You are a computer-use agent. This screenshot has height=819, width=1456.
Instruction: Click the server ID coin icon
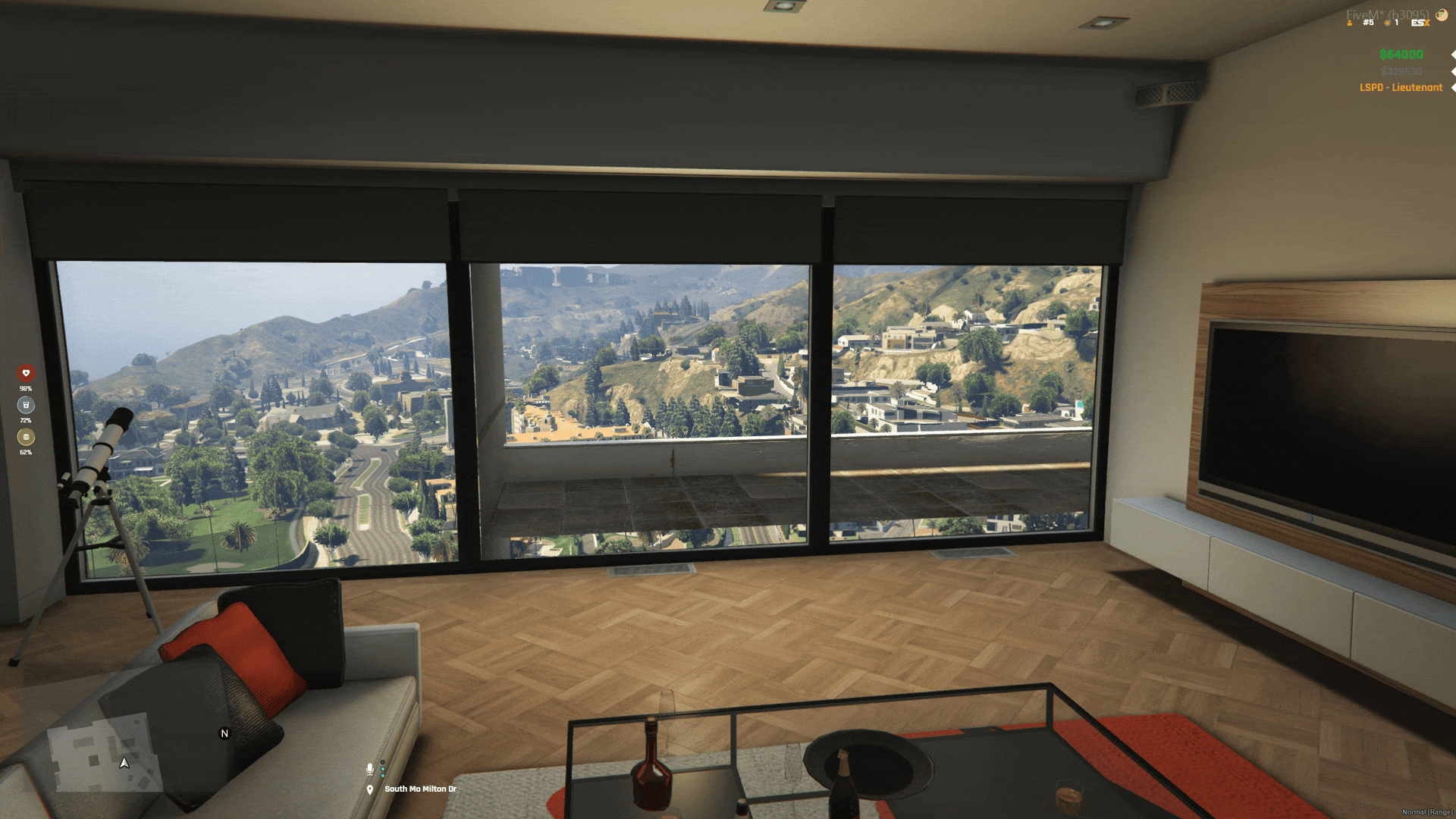(1388, 23)
